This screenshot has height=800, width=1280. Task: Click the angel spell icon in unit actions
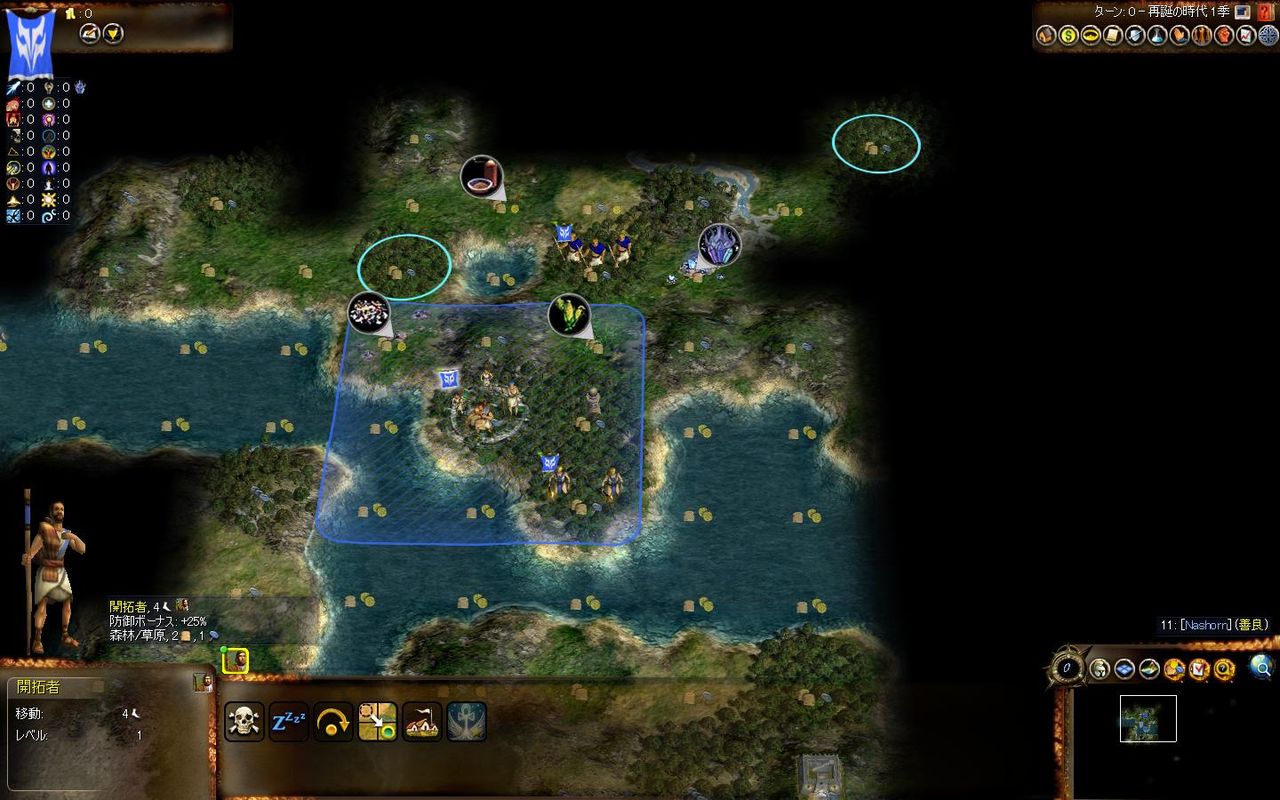point(468,719)
